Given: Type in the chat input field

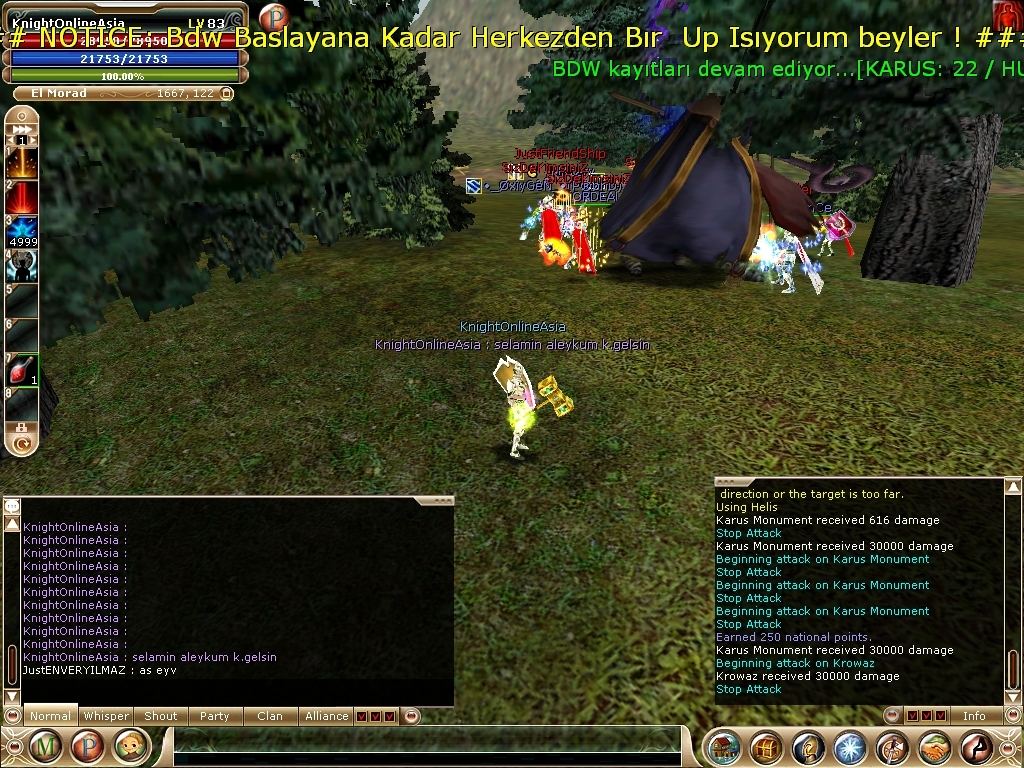Looking at the screenshot, I should coord(430,746).
